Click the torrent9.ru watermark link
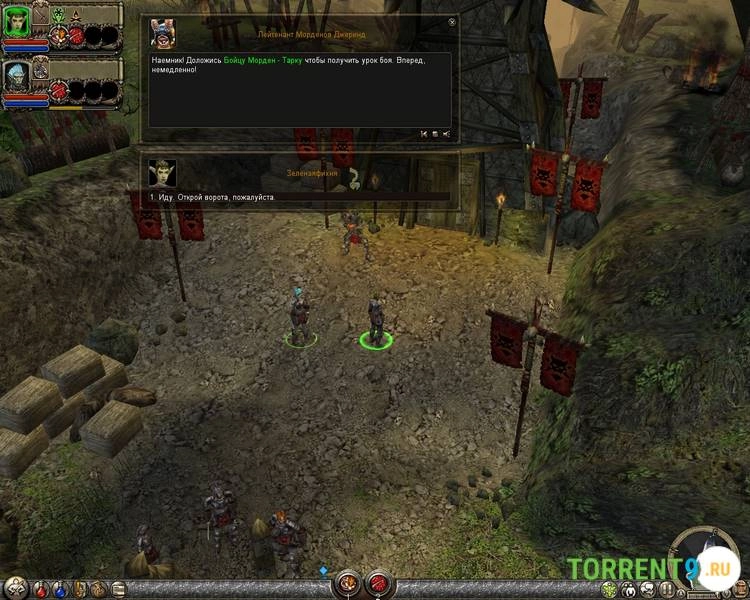Image resolution: width=750 pixels, height=600 pixels. 648,569
